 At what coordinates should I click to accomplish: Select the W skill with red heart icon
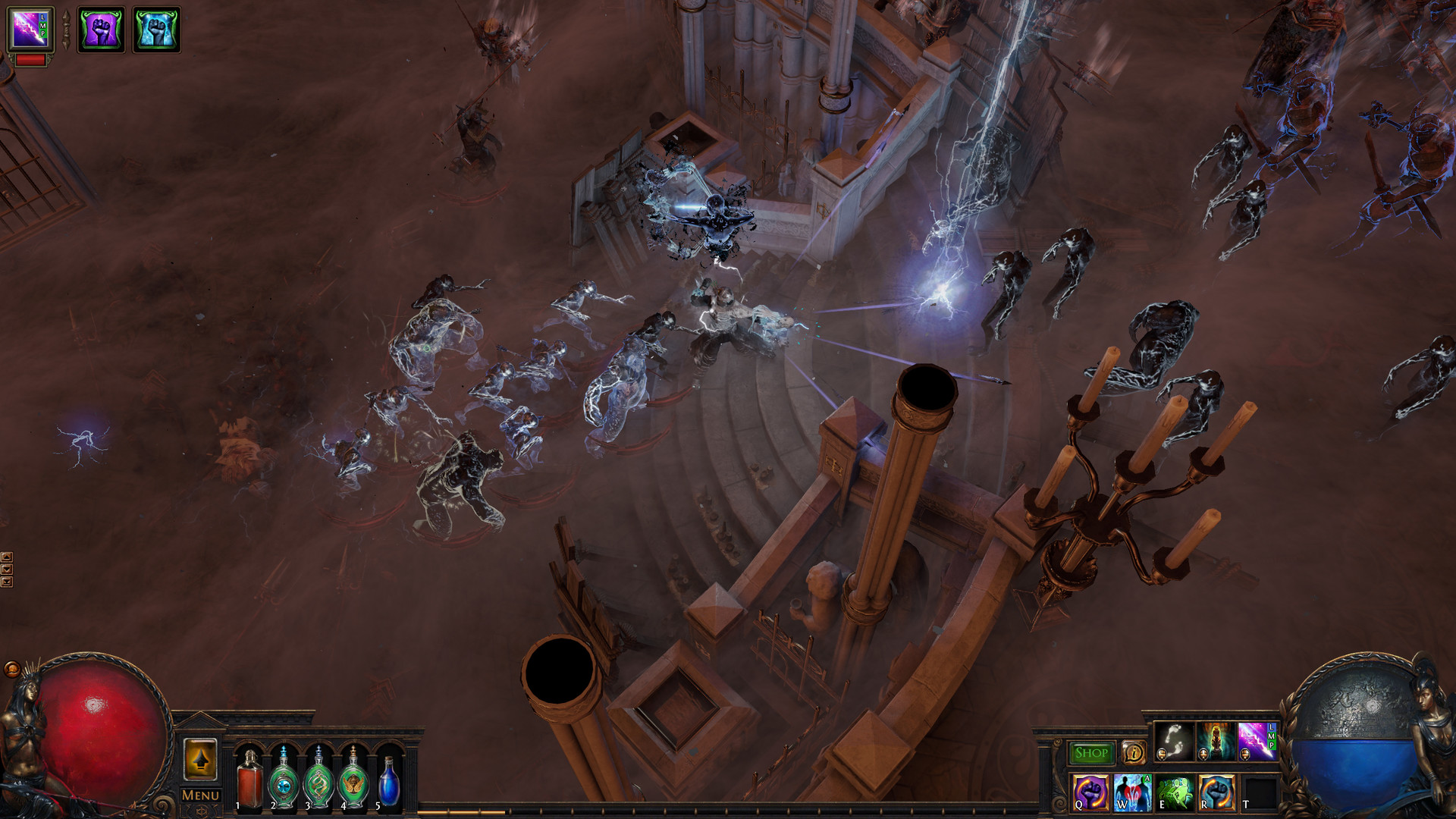click(1131, 792)
